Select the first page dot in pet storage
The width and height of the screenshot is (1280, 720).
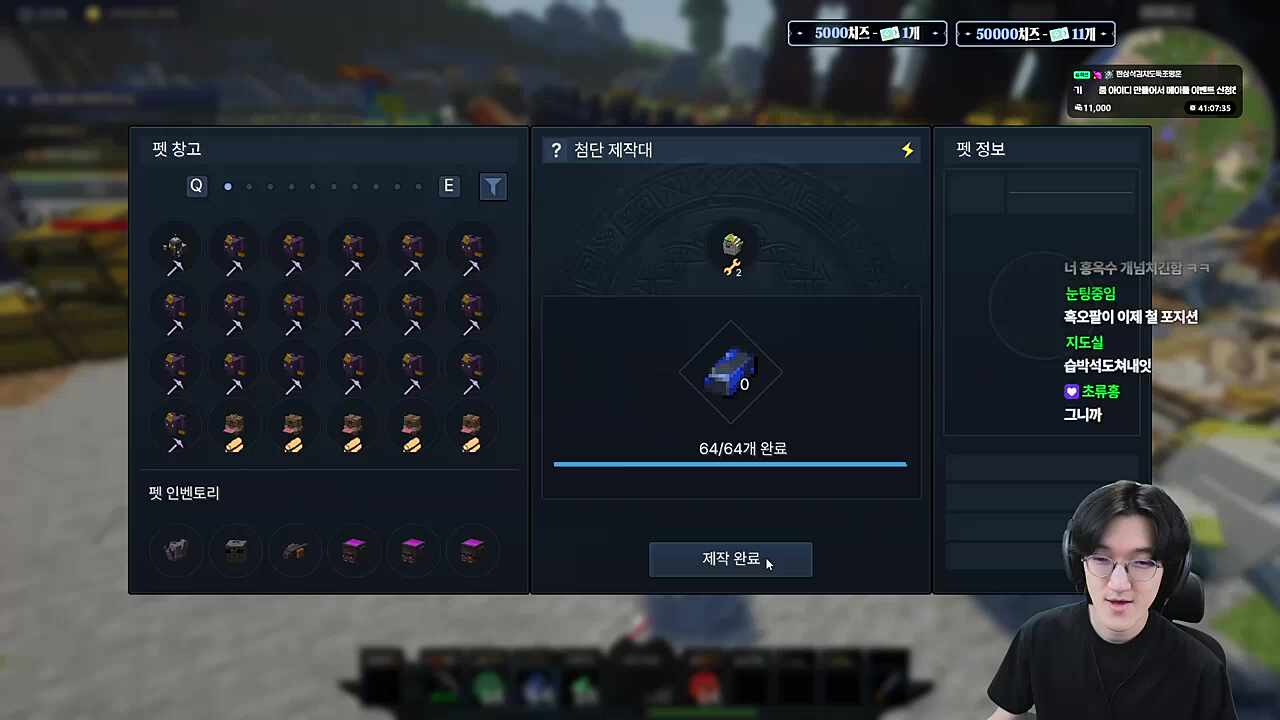[227, 186]
